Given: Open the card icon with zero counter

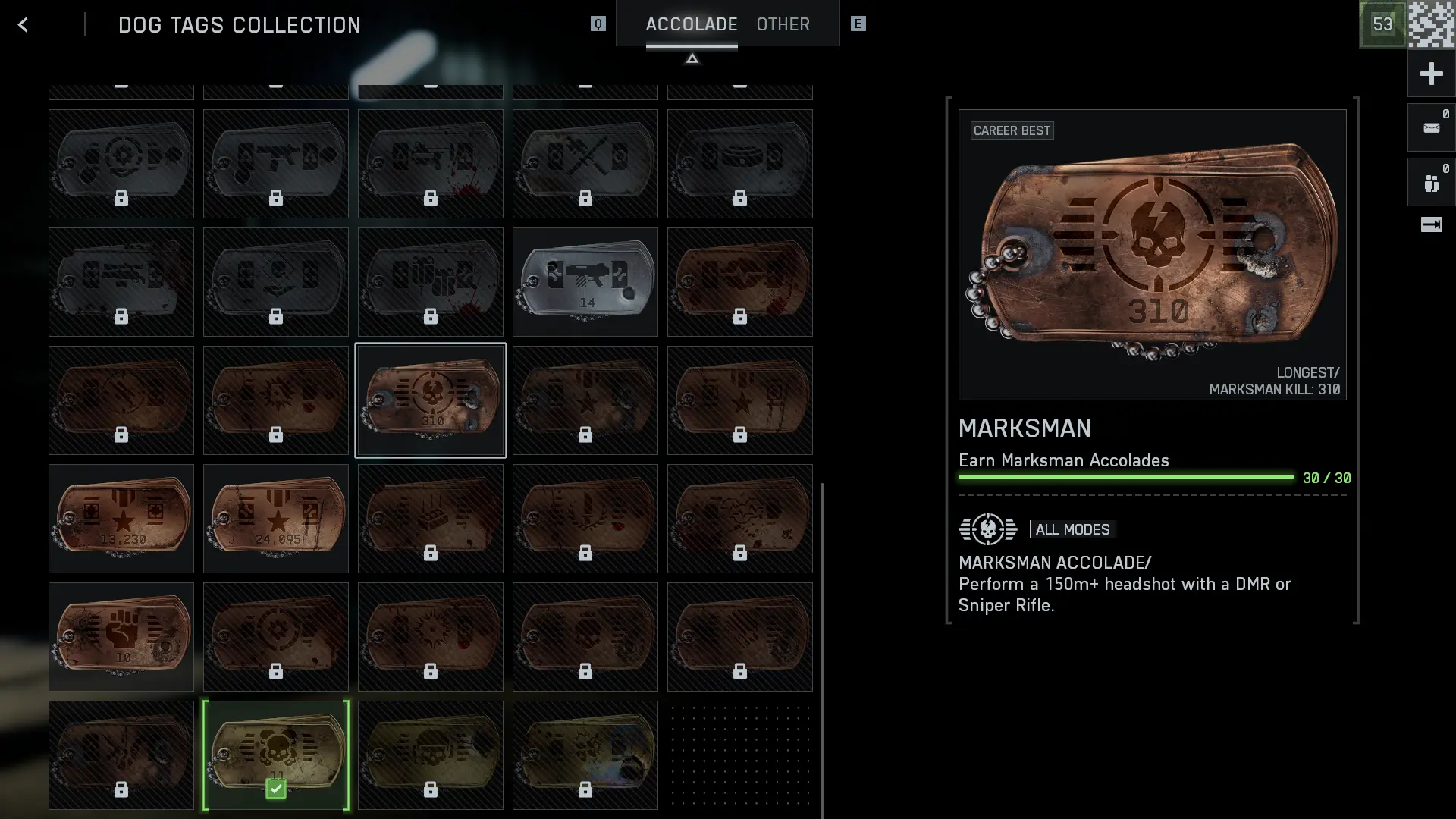Looking at the screenshot, I should point(1431,127).
